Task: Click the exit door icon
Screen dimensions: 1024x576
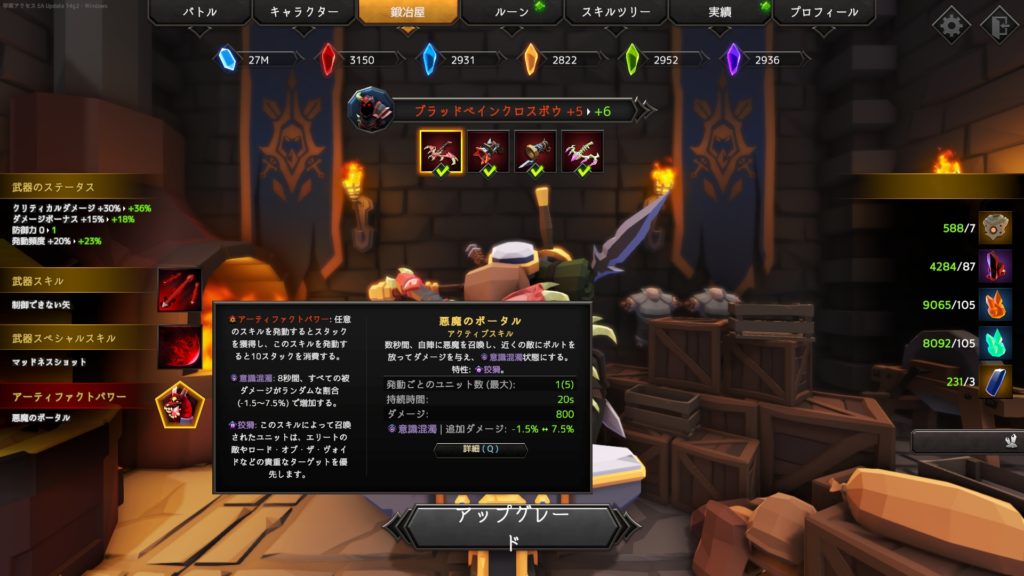Action: [x=998, y=25]
